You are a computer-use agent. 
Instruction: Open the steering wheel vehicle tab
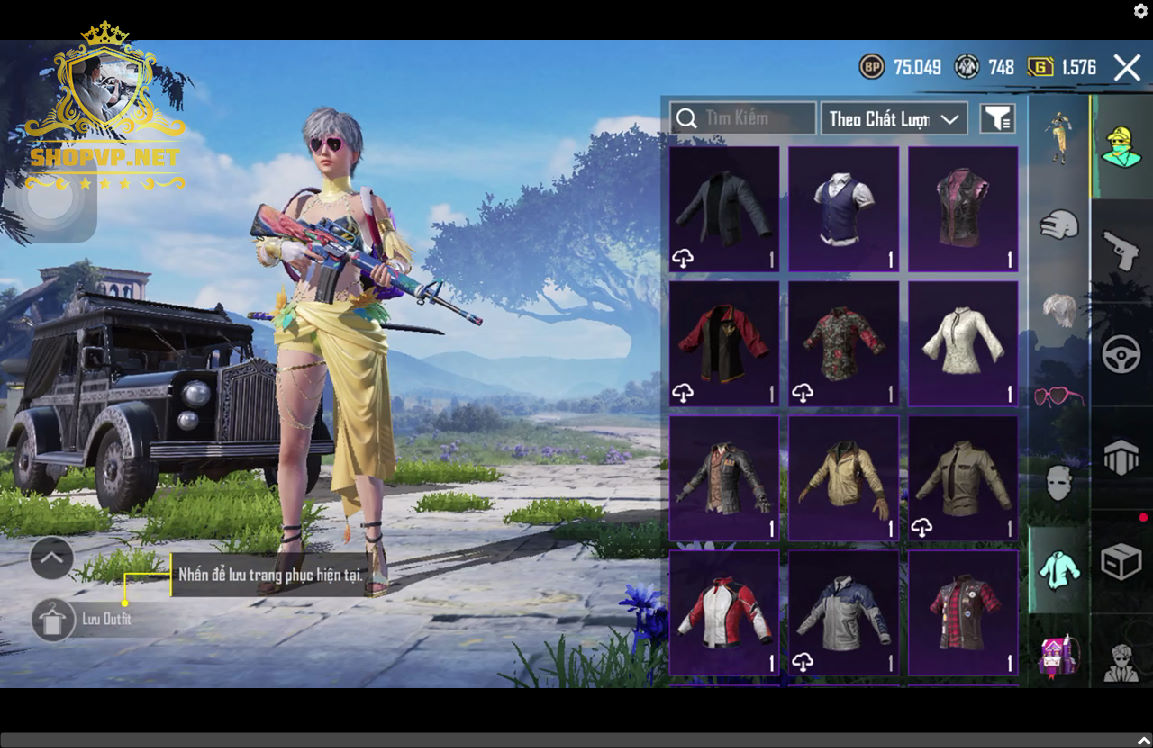click(x=1121, y=354)
